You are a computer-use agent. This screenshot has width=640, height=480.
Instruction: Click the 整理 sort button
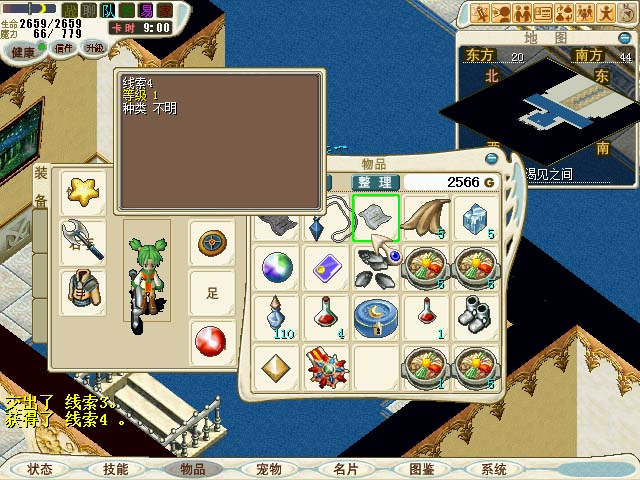375,182
